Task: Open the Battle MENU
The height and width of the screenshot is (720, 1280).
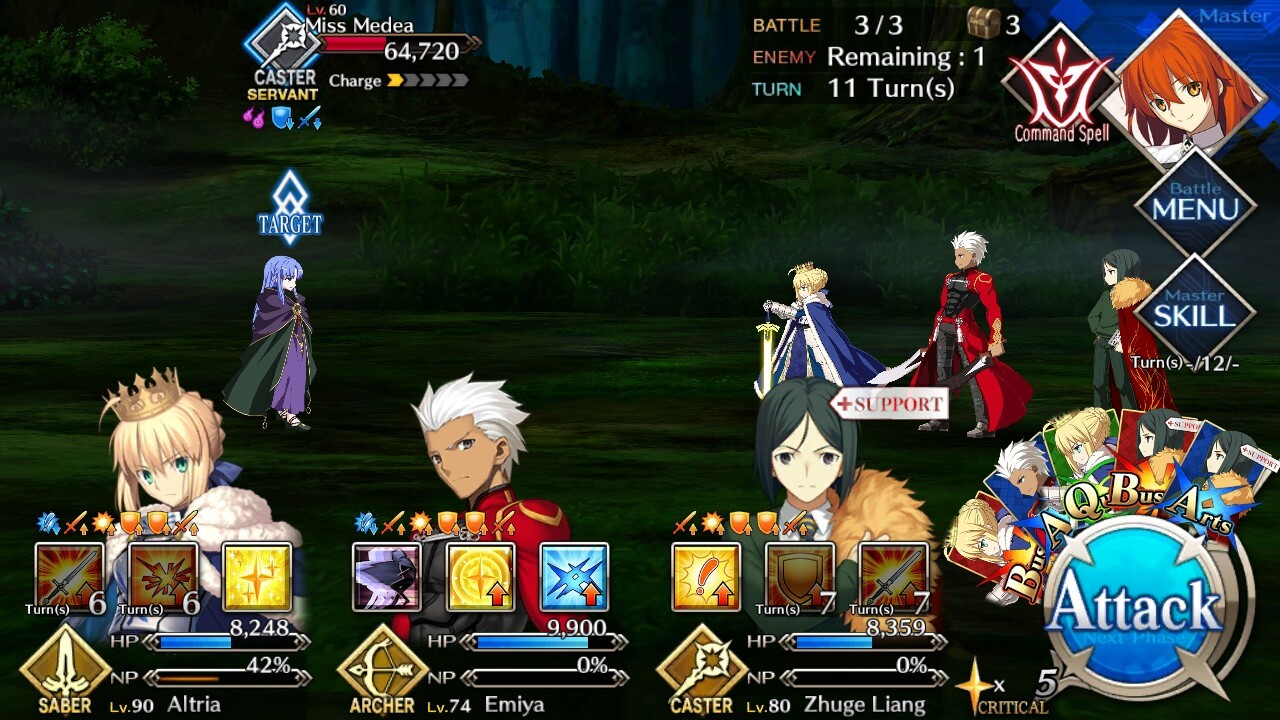Action: pyautogui.click(x=1195, y=205)
